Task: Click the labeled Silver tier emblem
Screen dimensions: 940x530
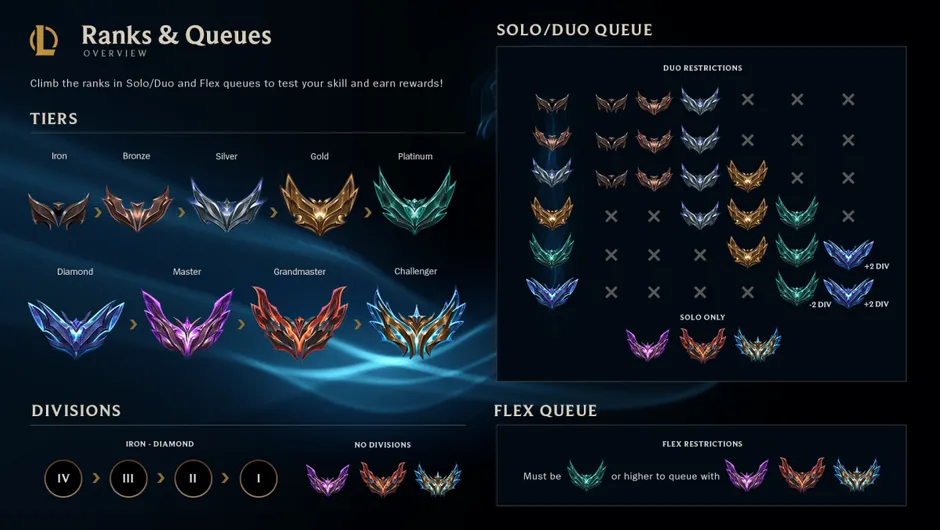Action: tap(227, 205)
